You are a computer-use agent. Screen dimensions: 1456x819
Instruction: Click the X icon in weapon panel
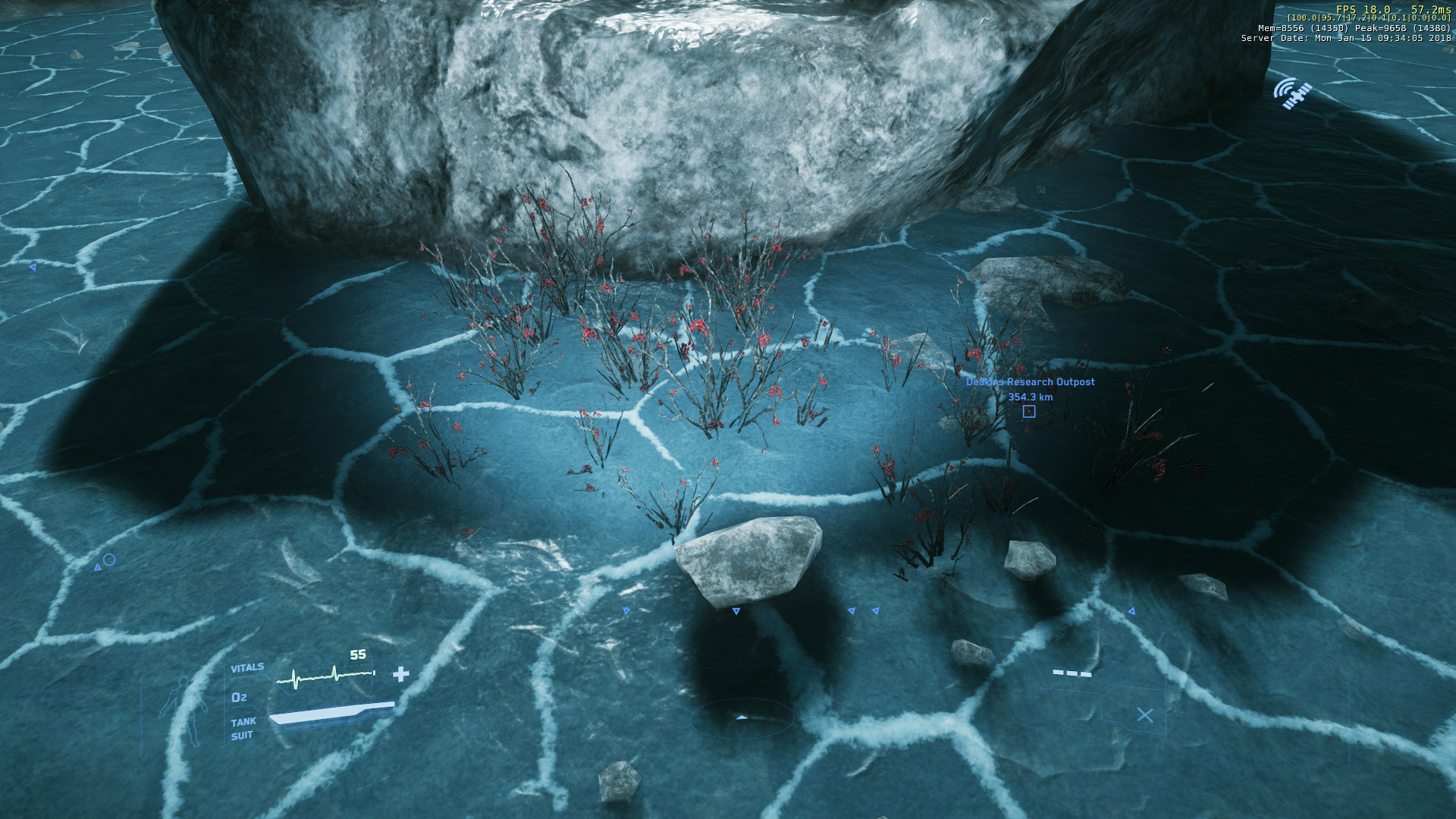[1144, 715]
